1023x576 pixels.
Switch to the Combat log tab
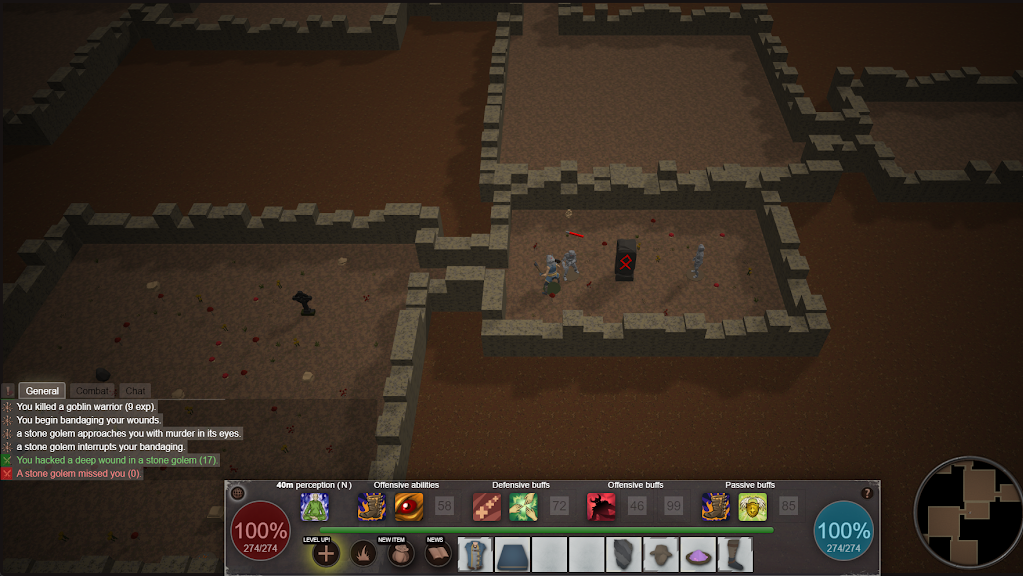pos(93,391)
